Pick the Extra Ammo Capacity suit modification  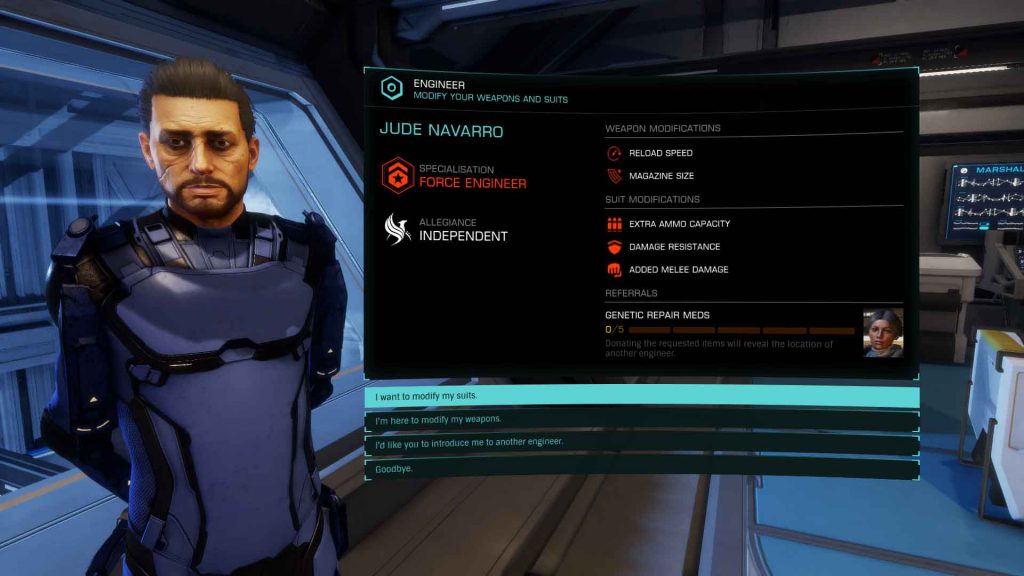click(679, 224)
